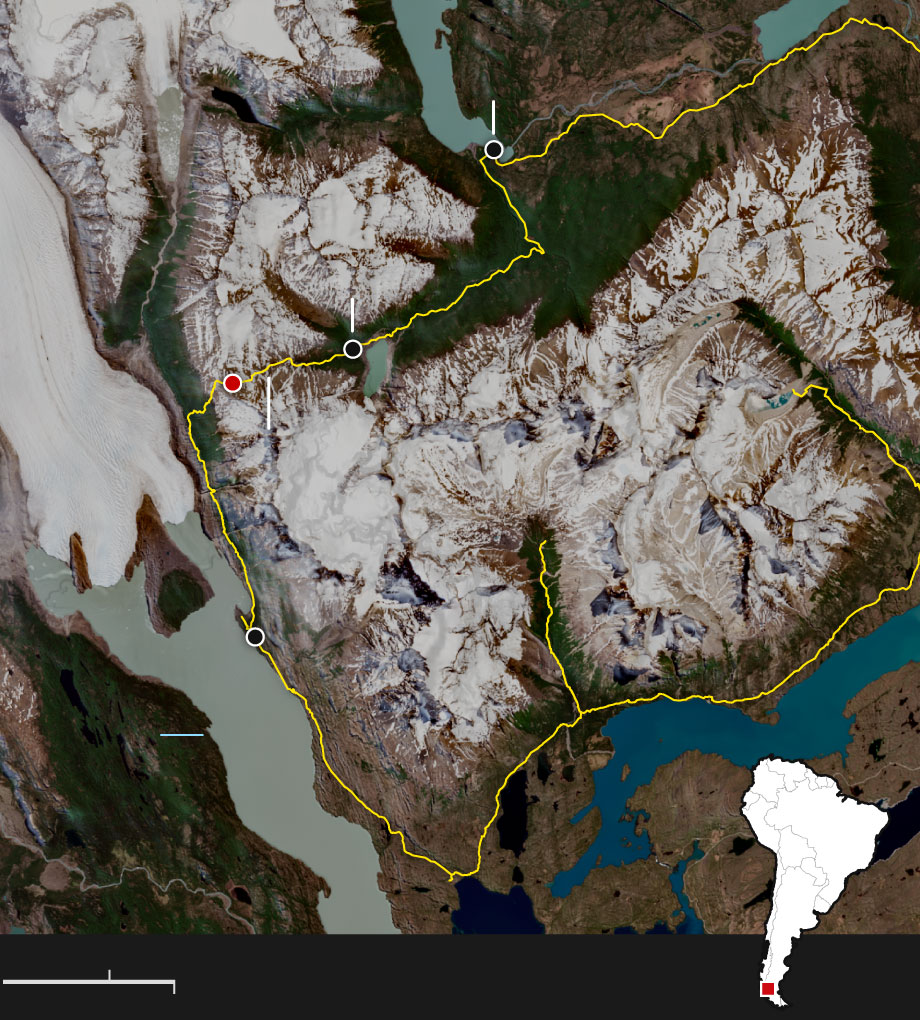Screen dimensions: 920x1020
Task: Select the red dot map marker
Action: point(233,383)
